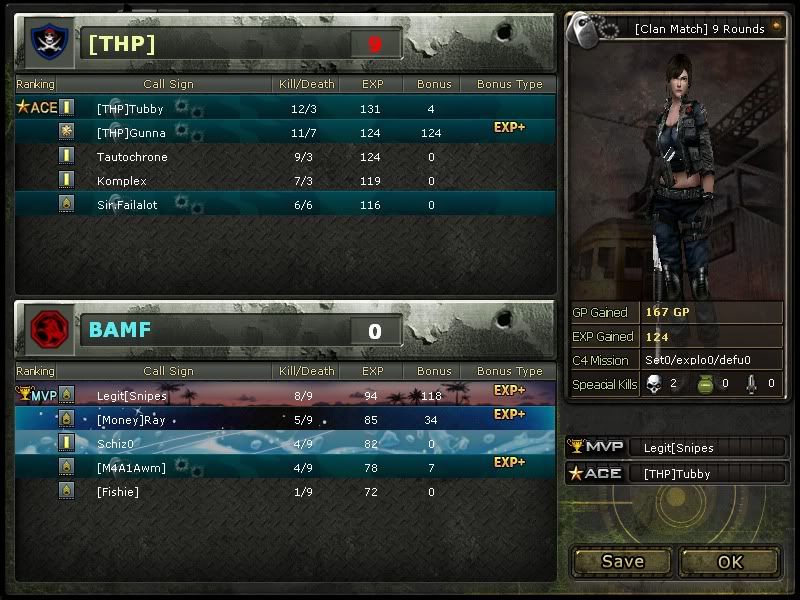Click the Save button
The height and width of the screenshot is (600, 800).
[622, 561]
